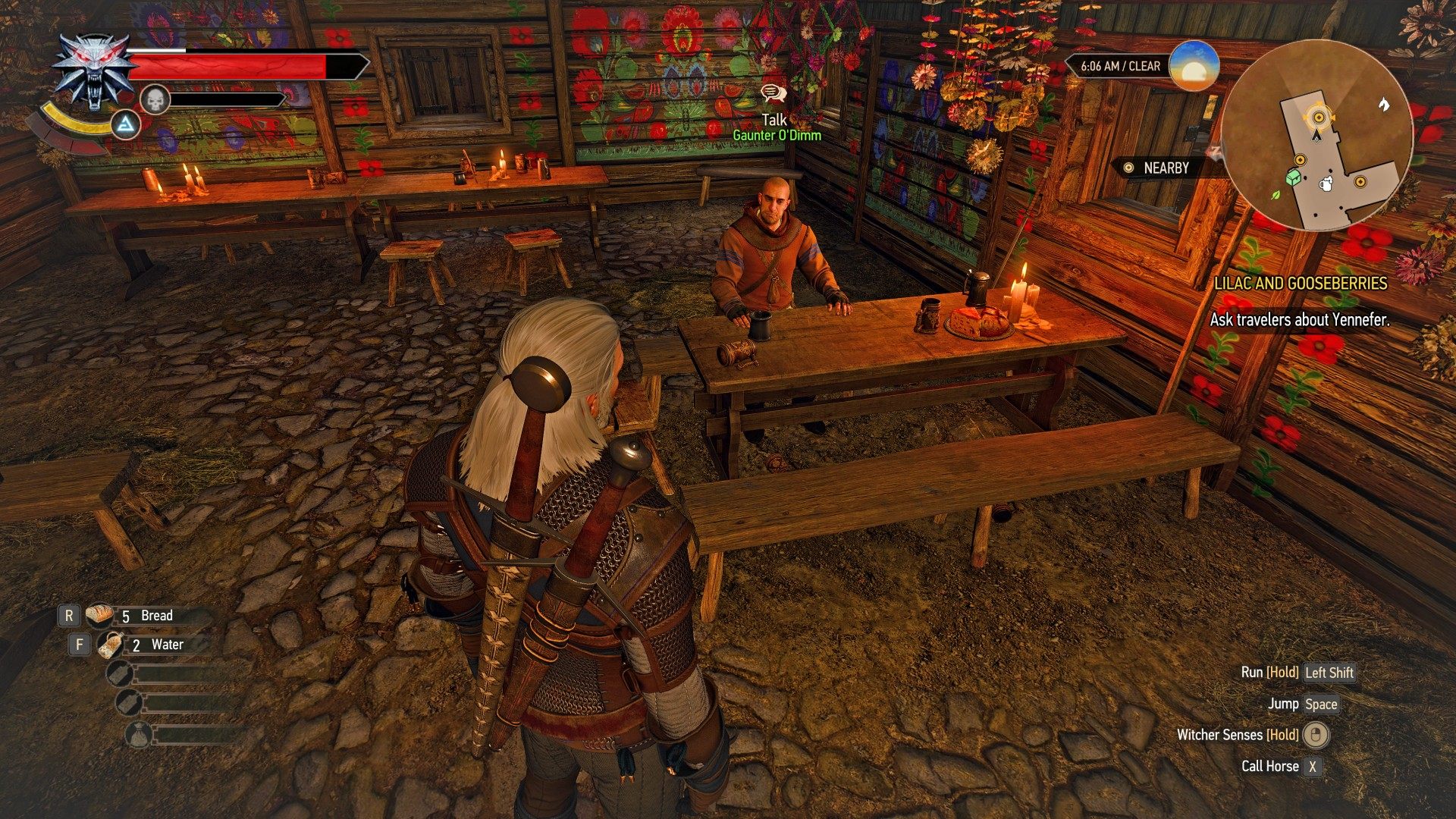Click the wolf medallion icon
The image size is (1456, 819).
(x=93, y=72)
